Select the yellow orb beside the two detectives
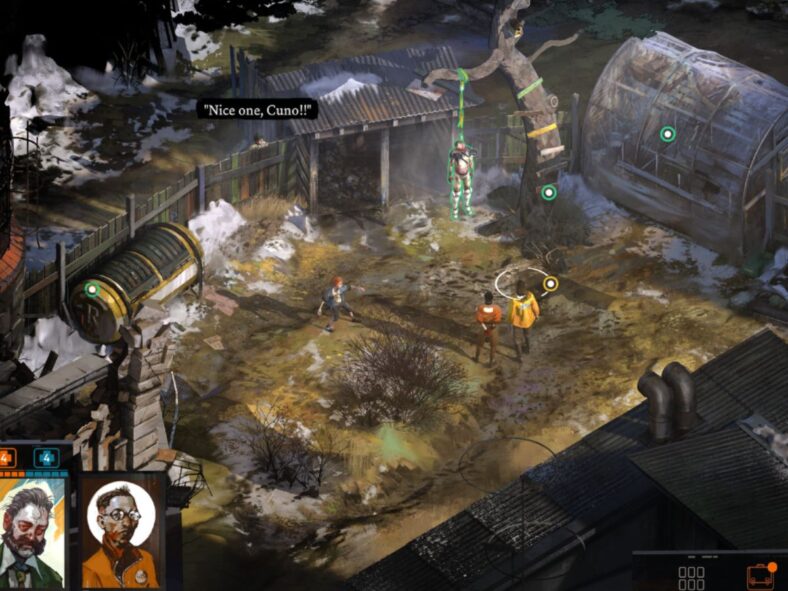 [x=549, y=283]
